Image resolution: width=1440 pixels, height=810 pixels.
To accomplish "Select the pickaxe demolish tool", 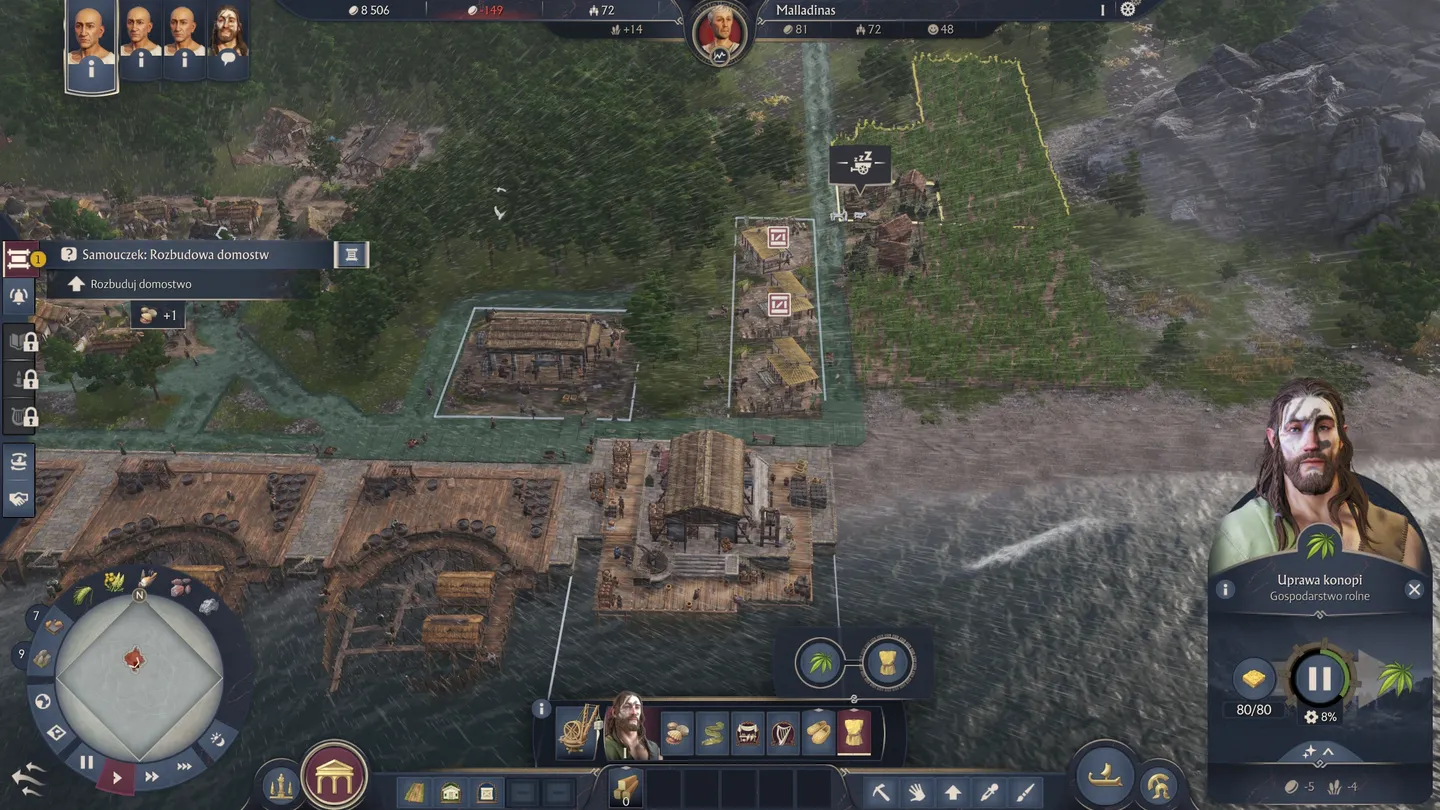I will (x=881, y=793).
